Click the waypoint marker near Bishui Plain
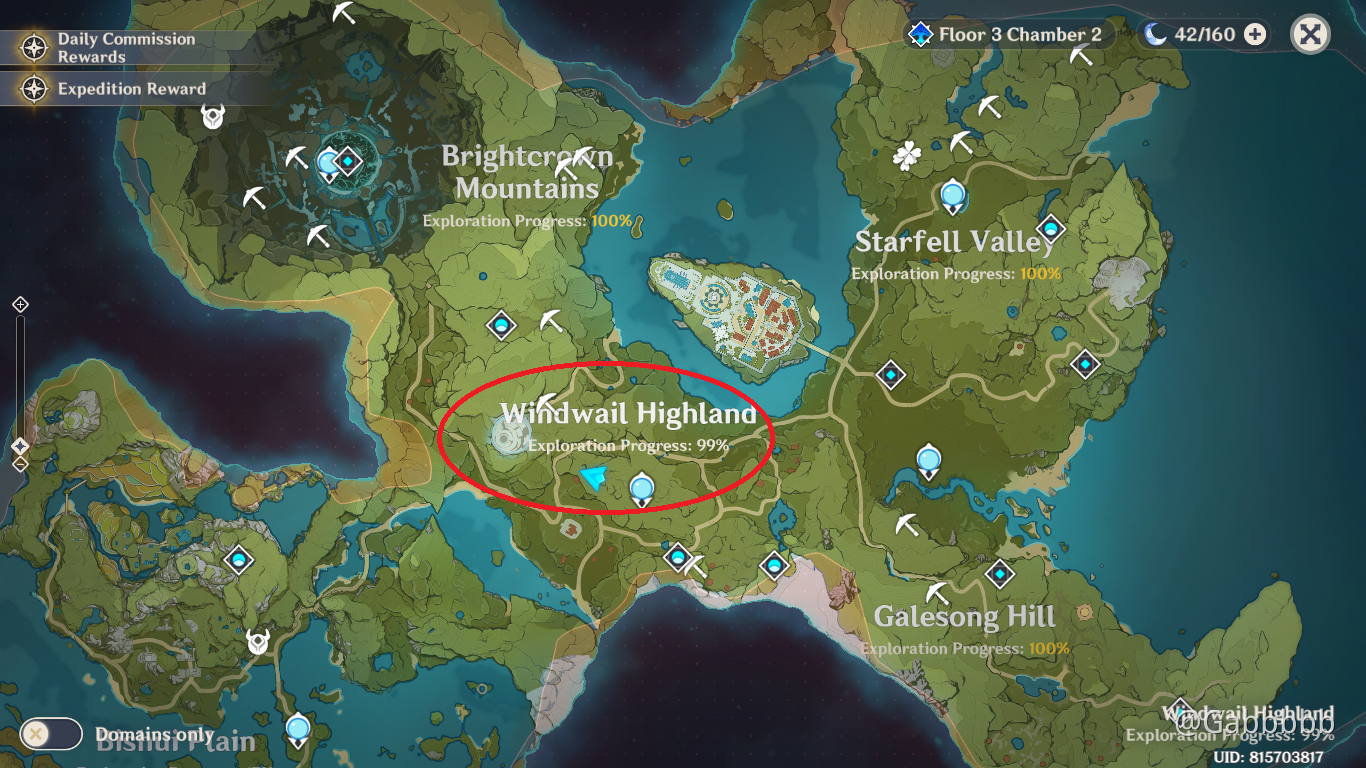The width and height of the screenshot is (1366, 768). coord(296,731)
